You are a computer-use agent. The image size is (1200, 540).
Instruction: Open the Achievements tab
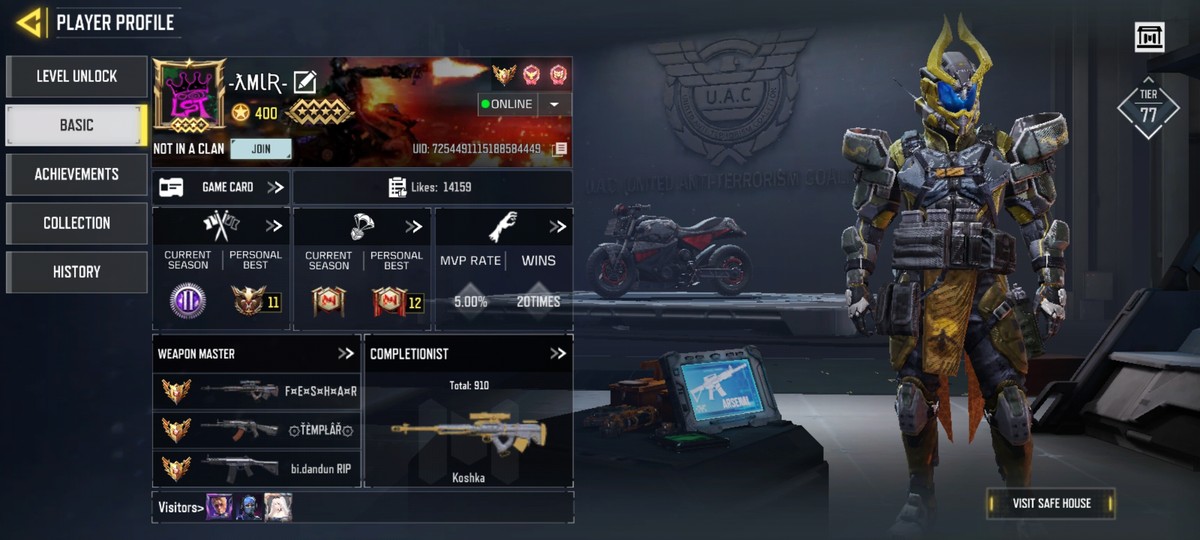77,174
